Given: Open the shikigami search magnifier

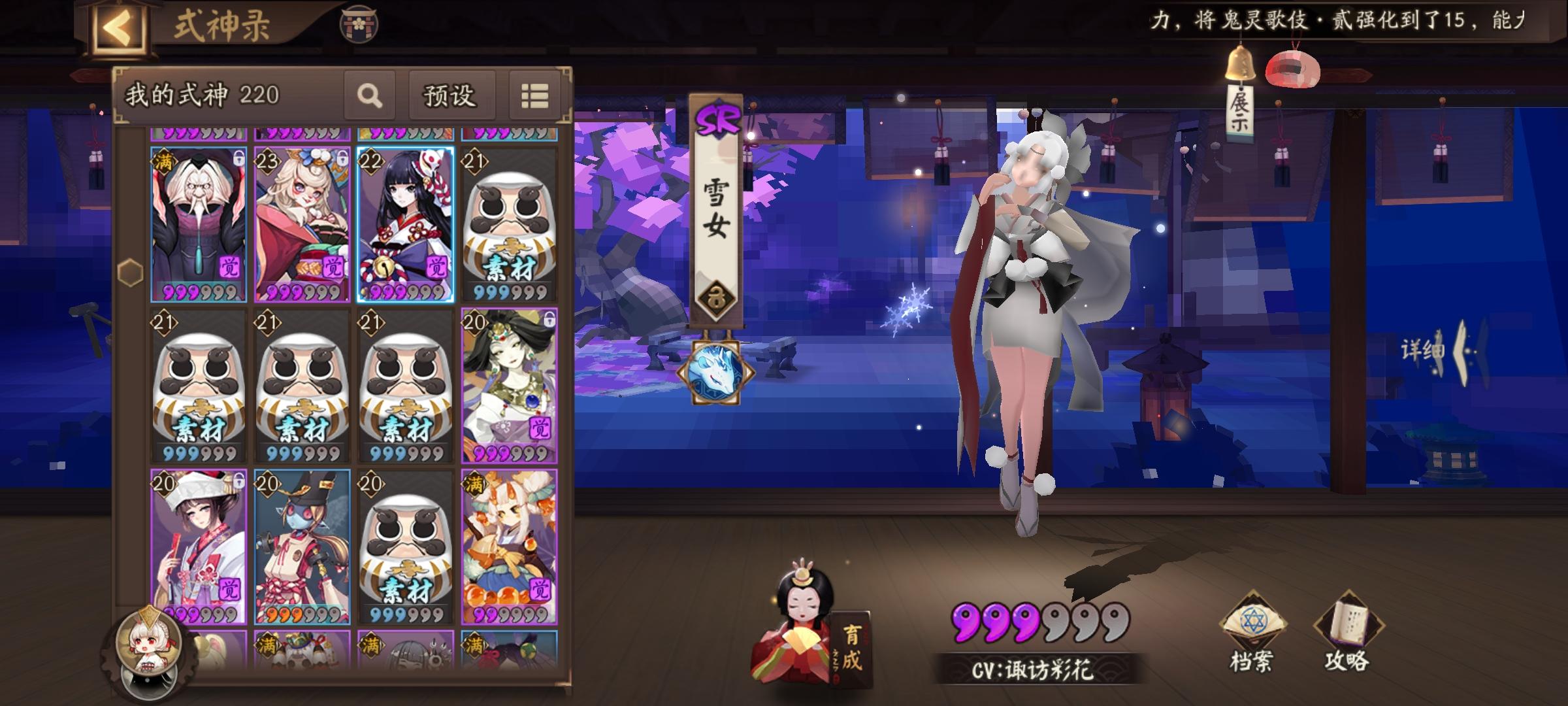Looking at the screenshot, I should [x=370, y=96].
